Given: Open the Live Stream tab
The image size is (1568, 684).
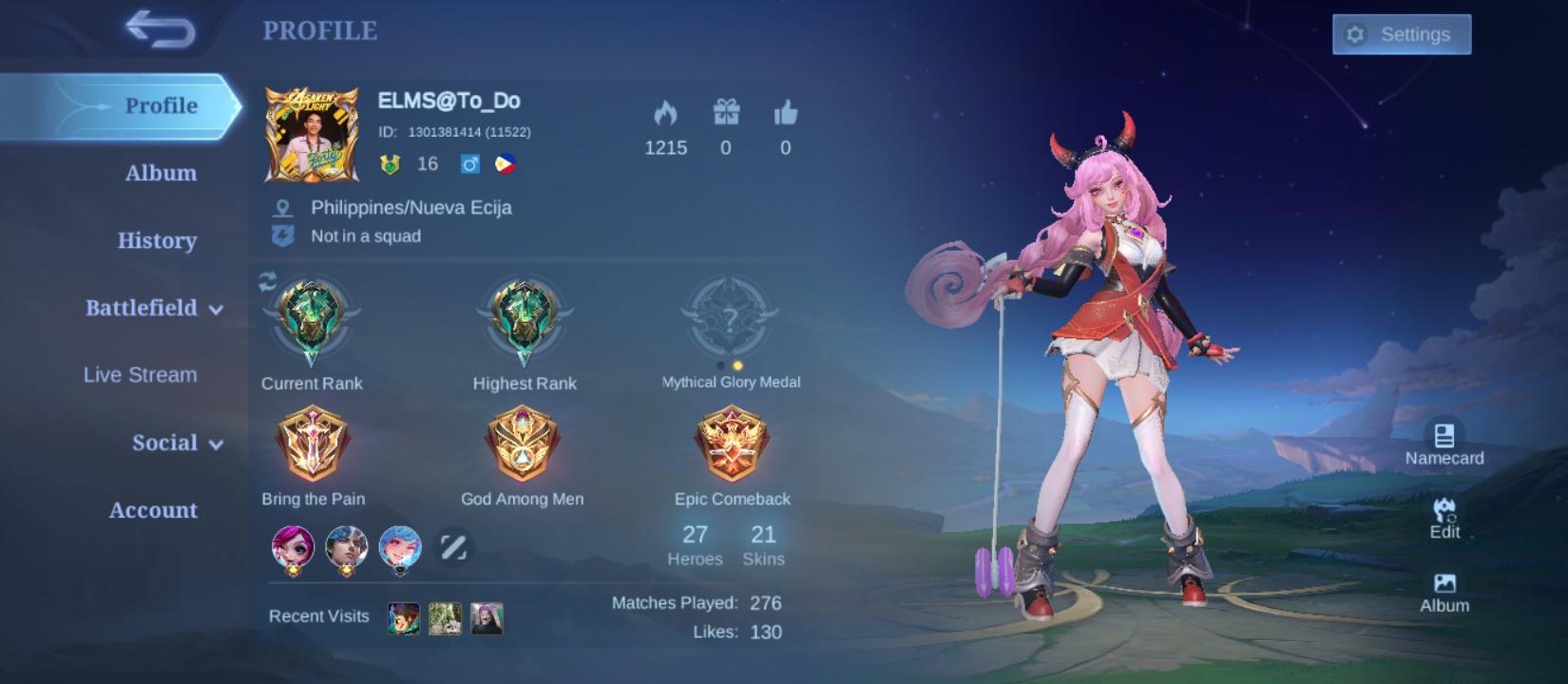Looking at the screenshot, I should pyautogui.click(x=139, y=374).
